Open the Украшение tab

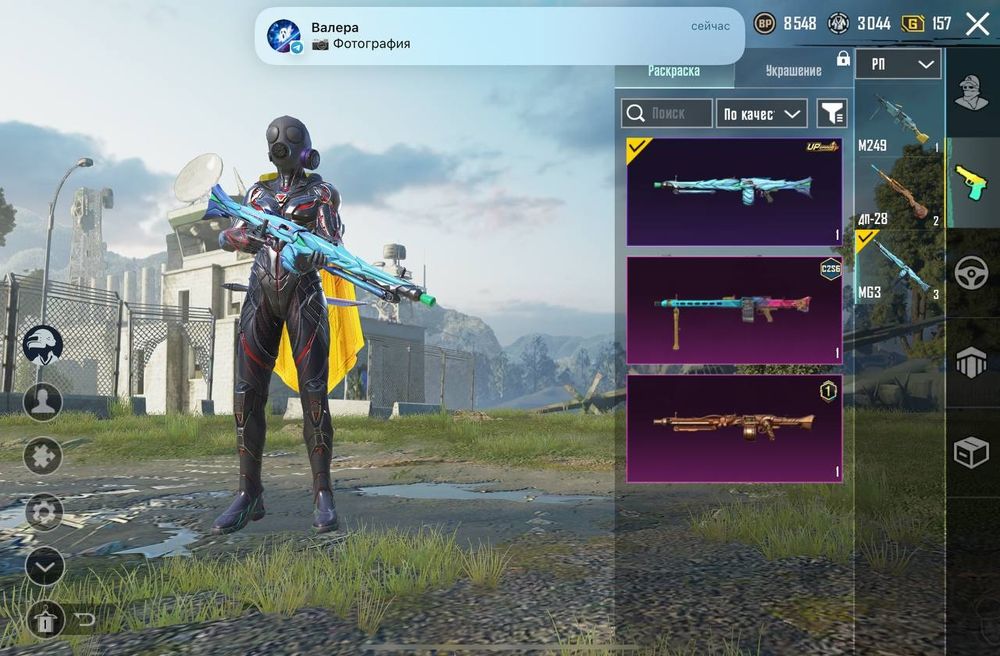tap(793, 71)
